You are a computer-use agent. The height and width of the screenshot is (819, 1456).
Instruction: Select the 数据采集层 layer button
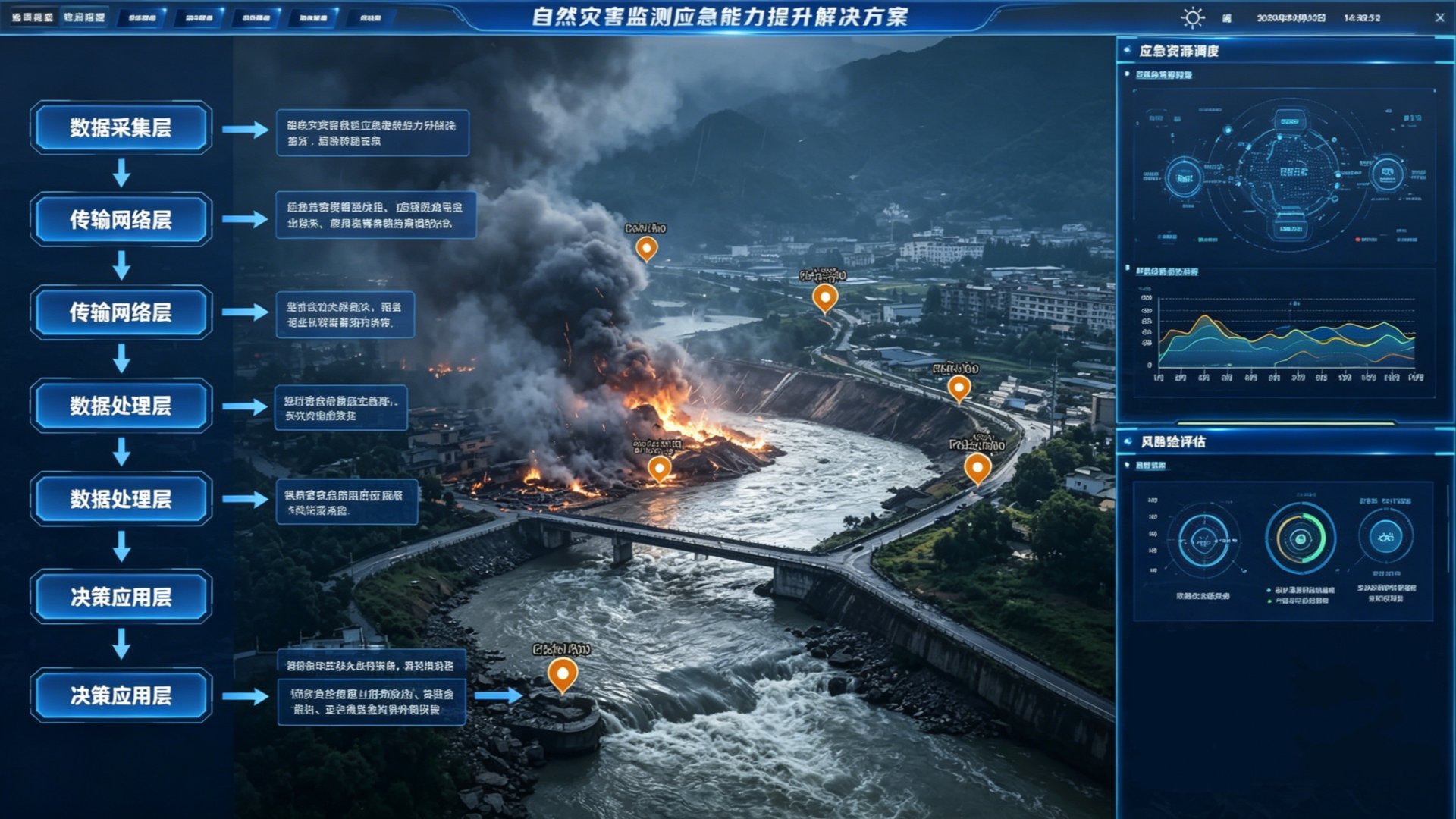(x=121, y=127)
